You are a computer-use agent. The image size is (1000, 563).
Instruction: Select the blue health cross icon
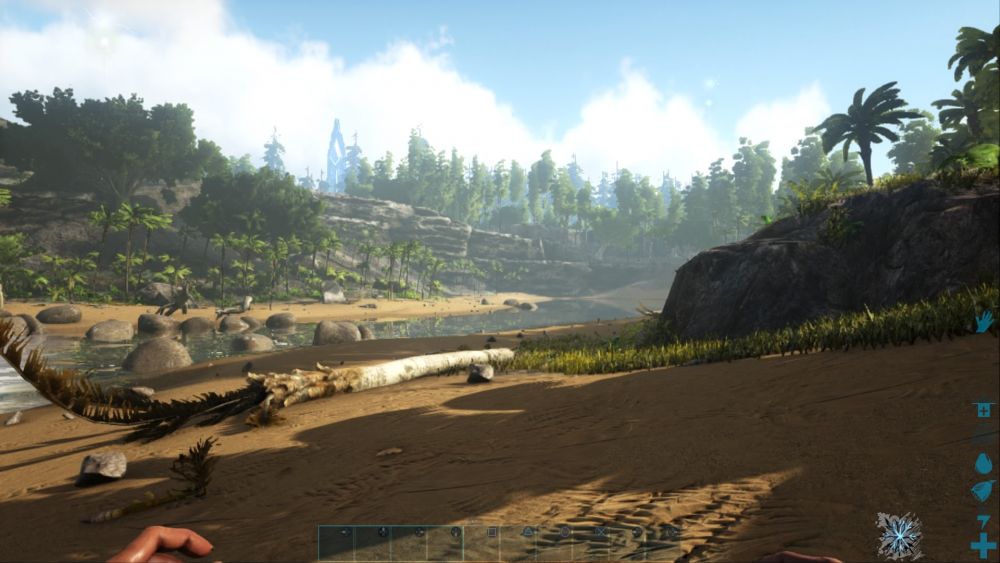click(x=983, y=545)
